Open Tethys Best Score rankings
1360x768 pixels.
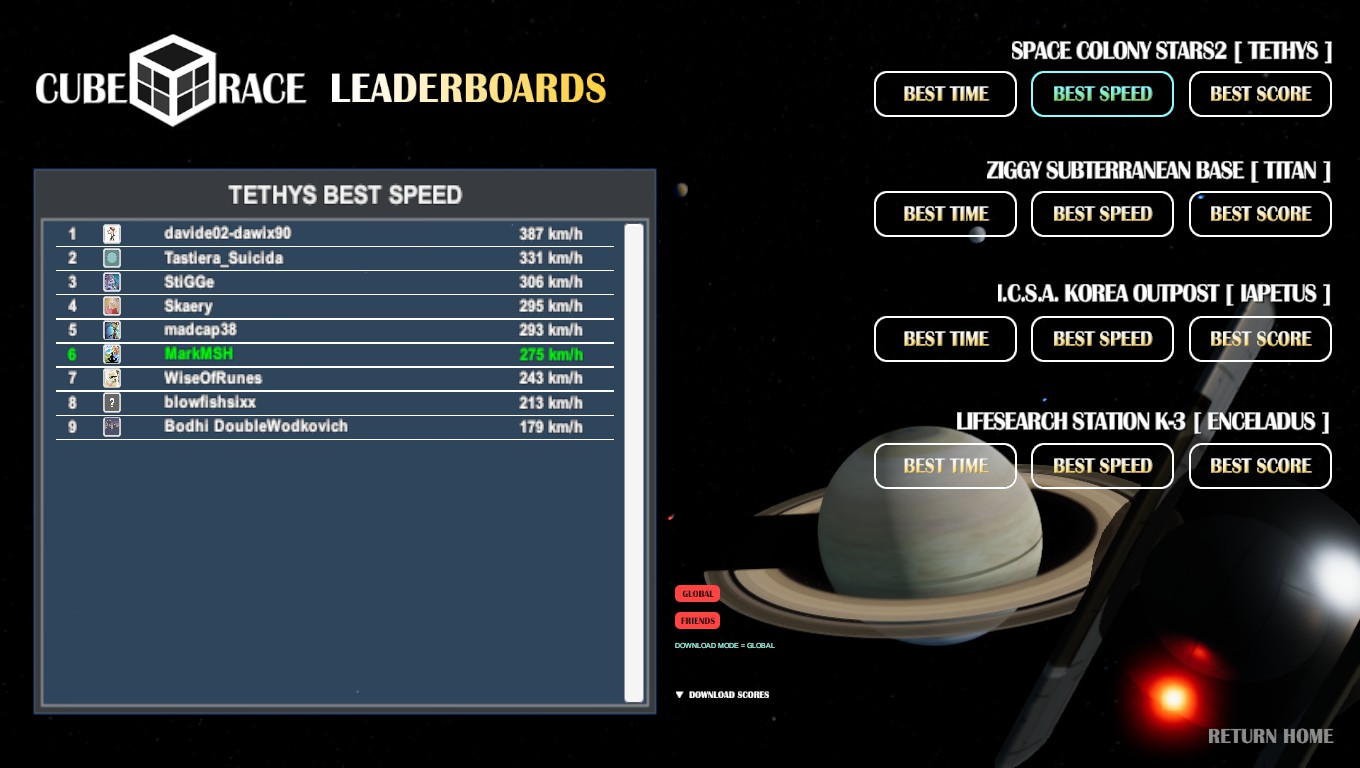[x=1260, y=94]
